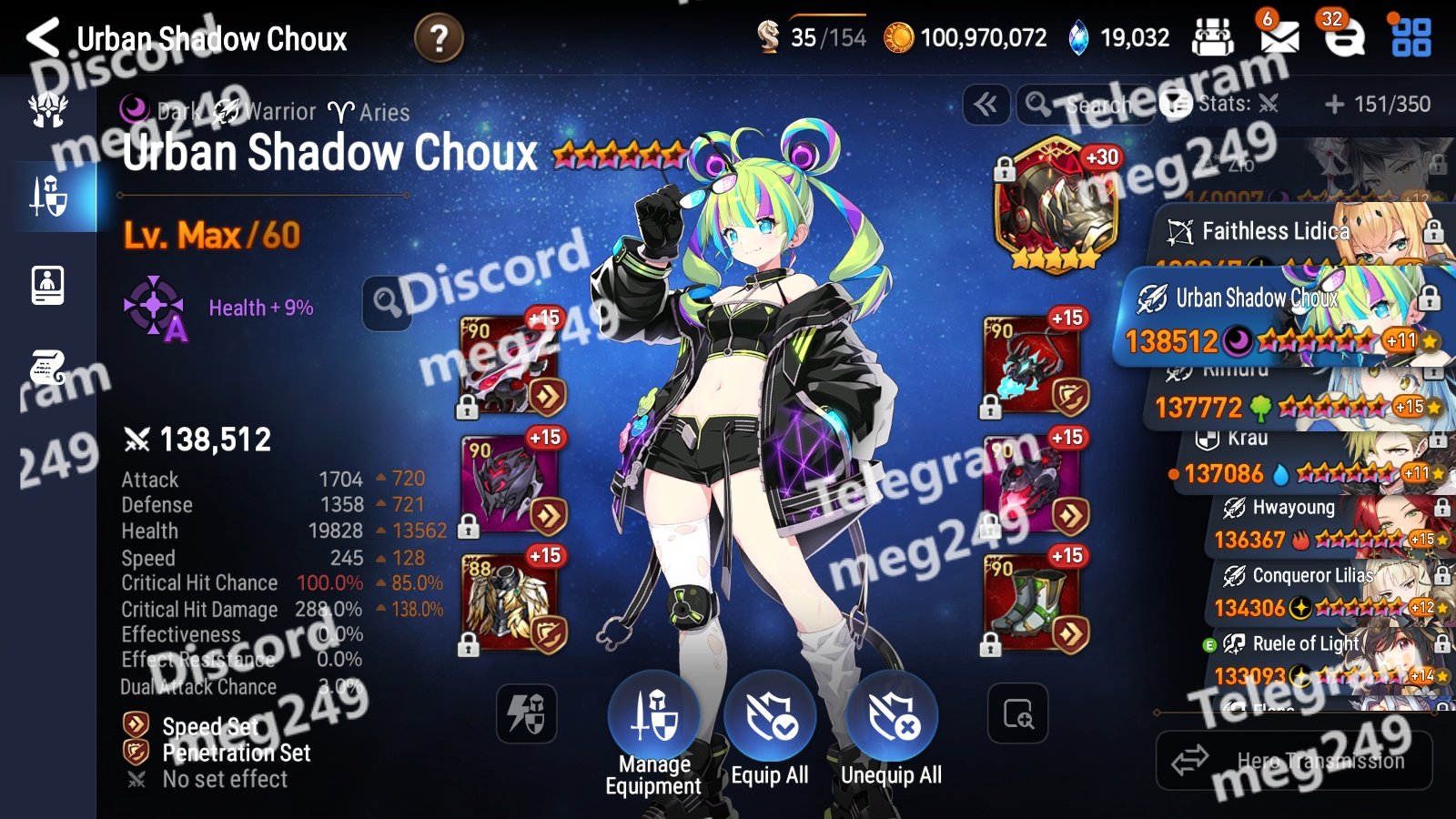Open the four-square main menu grid
This screenshot has width=1456, height=819.
(1410, 37)
